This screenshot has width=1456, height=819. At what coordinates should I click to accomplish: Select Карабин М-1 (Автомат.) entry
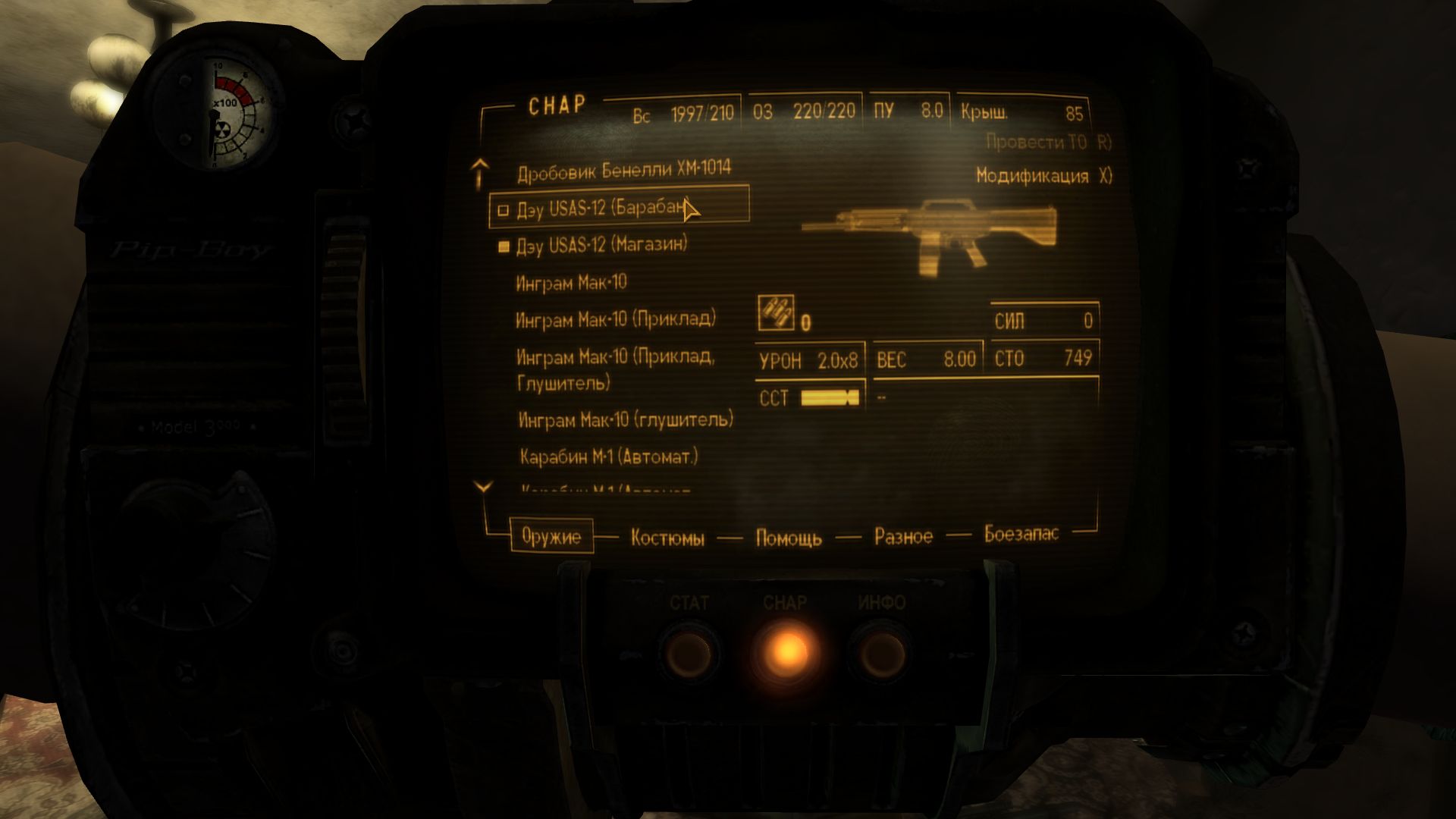[608, 457]
